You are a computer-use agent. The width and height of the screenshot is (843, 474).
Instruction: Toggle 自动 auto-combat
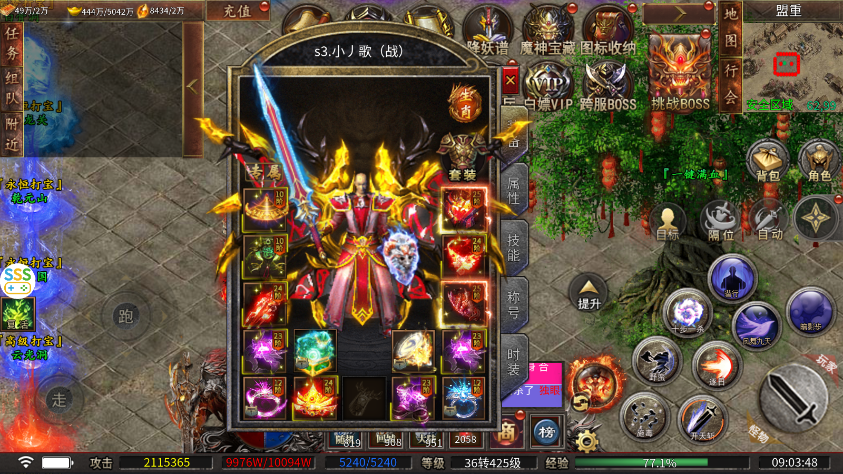coord(770,220)
